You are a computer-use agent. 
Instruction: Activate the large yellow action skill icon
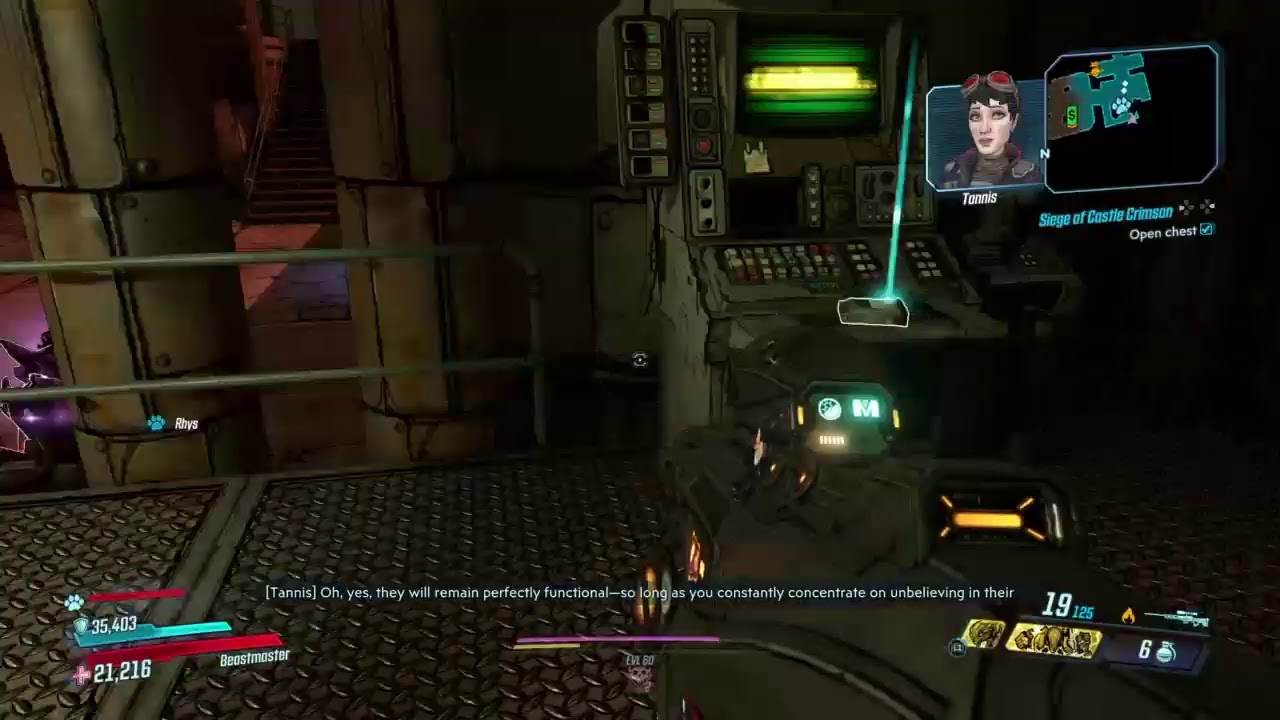[1053, 642]
